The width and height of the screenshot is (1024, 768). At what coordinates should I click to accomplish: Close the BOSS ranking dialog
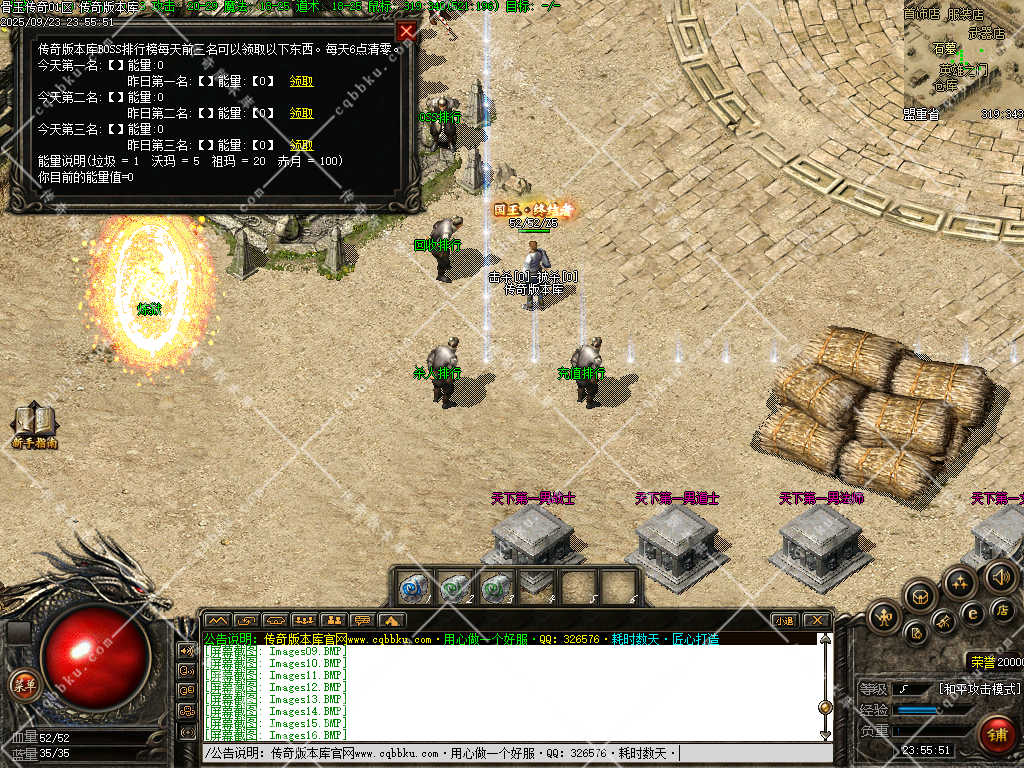406,31
